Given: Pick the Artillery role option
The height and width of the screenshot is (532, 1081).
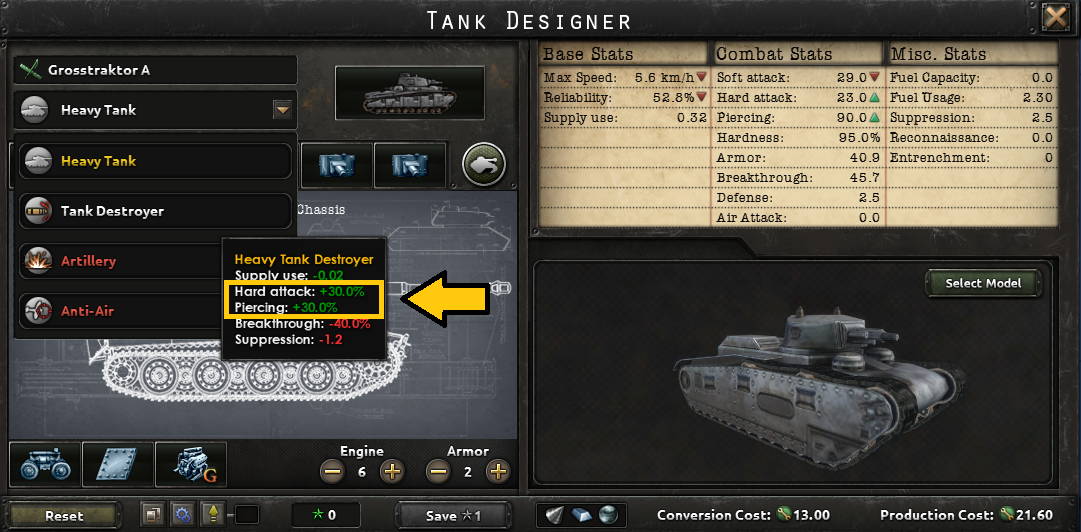Looking at the screenshot, I should (x=120, y=261).
